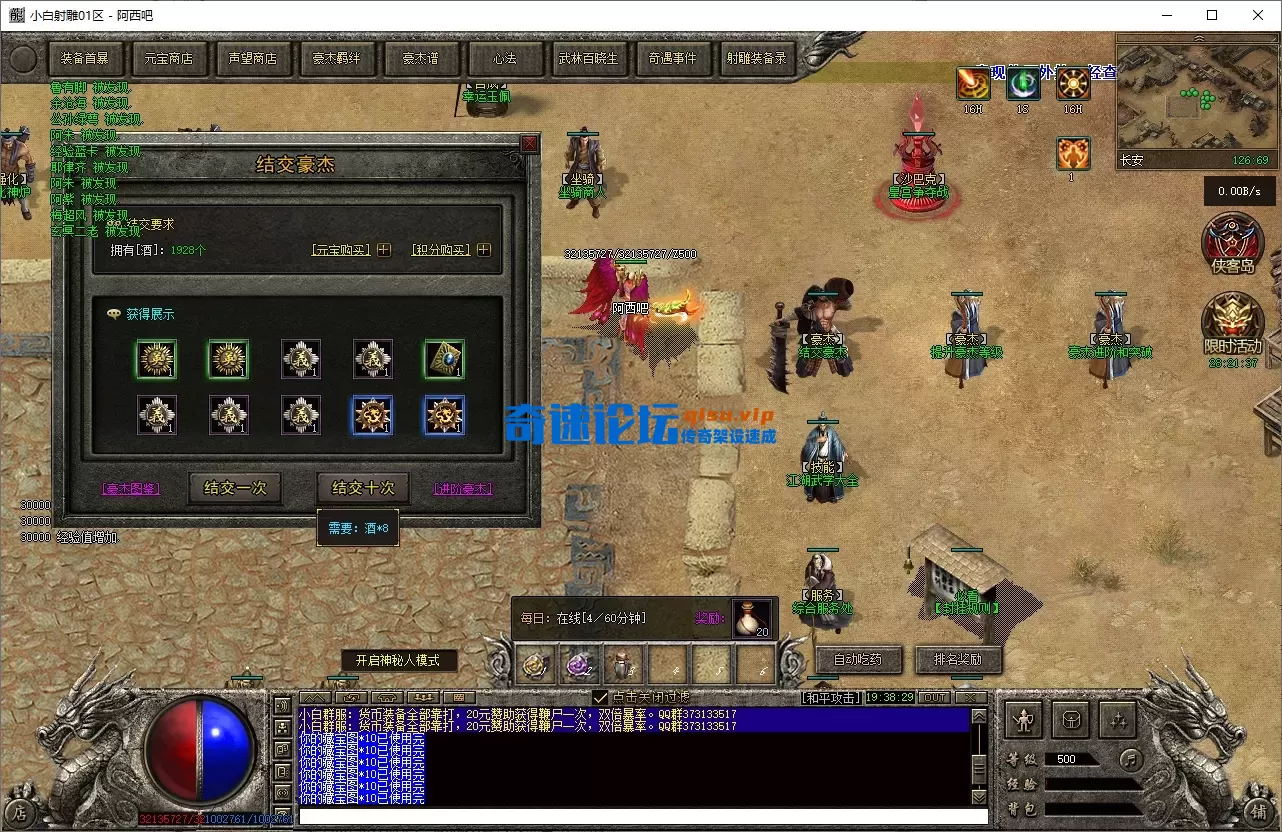Select the purple item in quickslot 2
Image resolution: width=1282 pixels, height=832 pixels.
pyautogui.click(x=580, y=661)
